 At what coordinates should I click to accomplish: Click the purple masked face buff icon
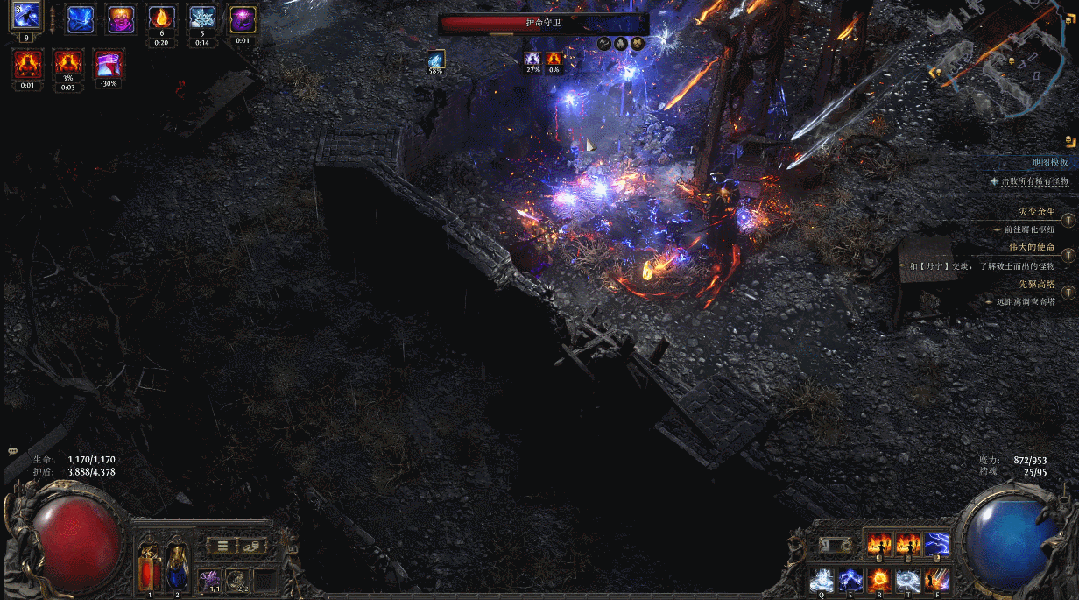(x=120, y=19)
